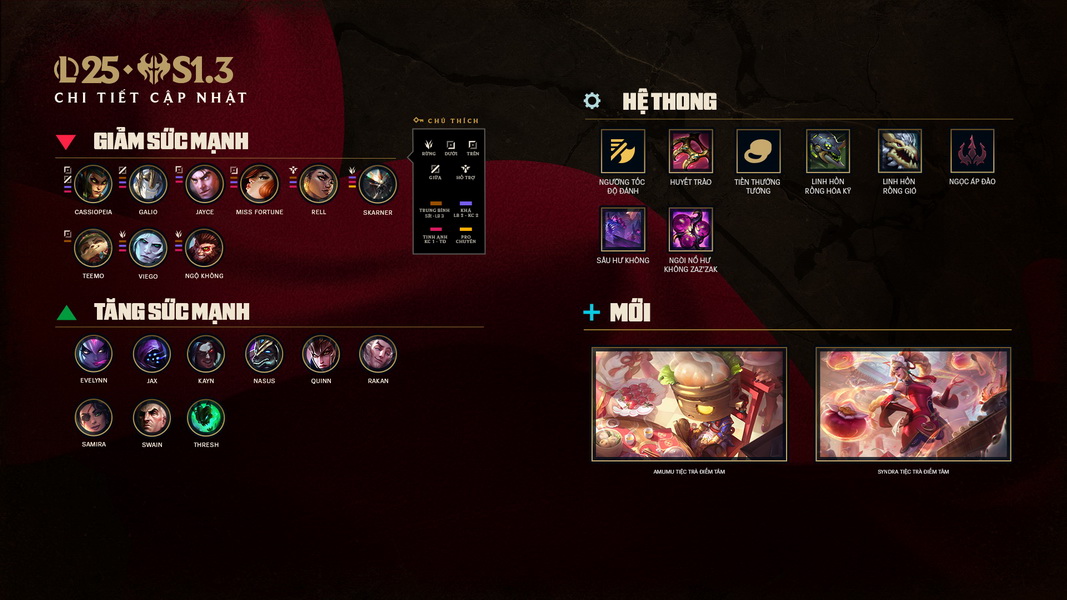This screenshot has width=1067, height=600.
Task: Choose the green Thresh icon
Action: click(x=206, y=418)
